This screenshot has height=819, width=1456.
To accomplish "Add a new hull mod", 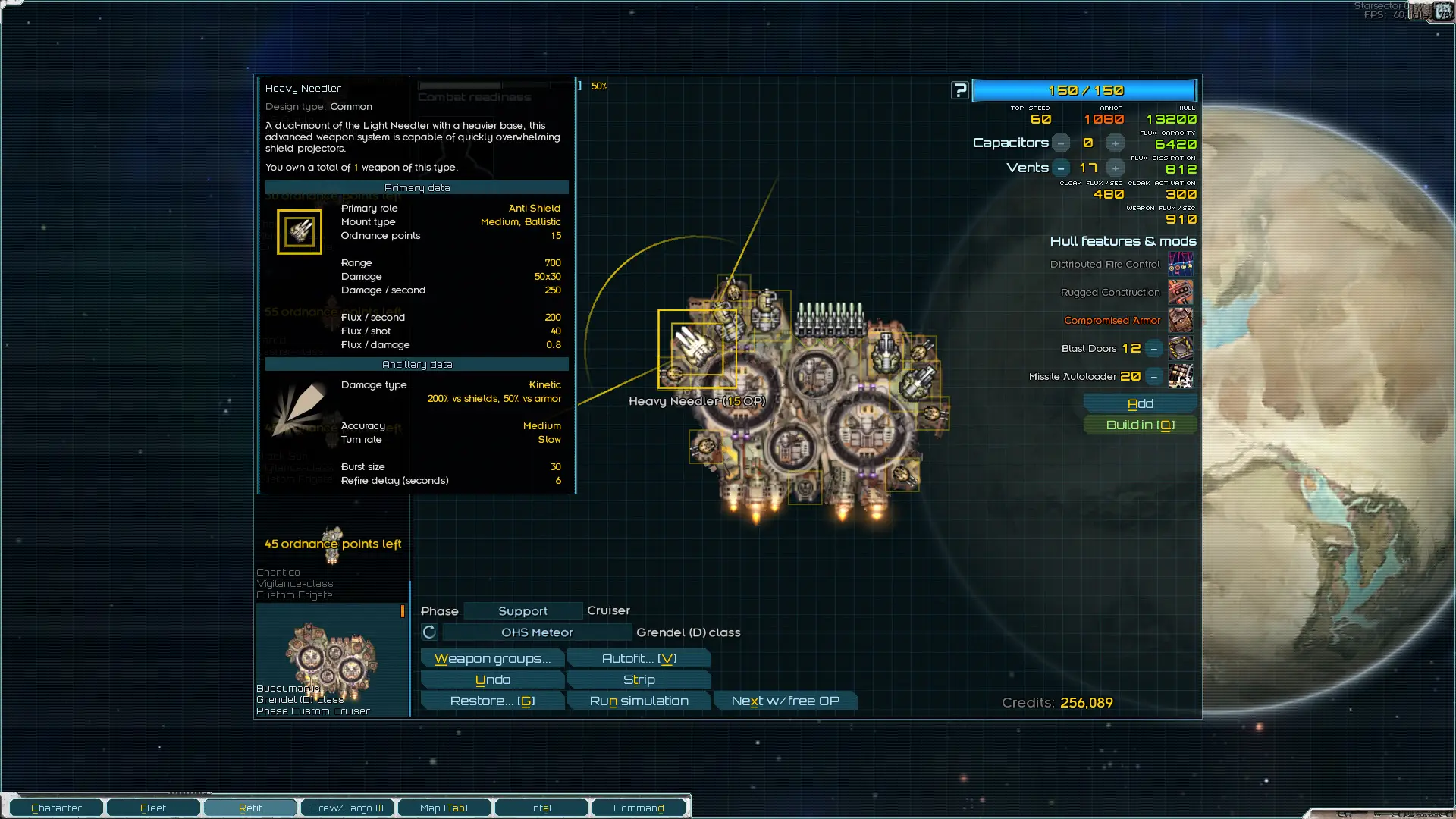I will 1140,403.
